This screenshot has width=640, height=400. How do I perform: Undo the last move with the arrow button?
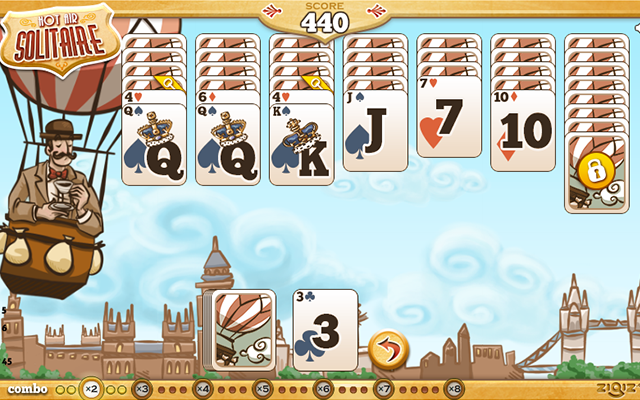pos(387,350)
